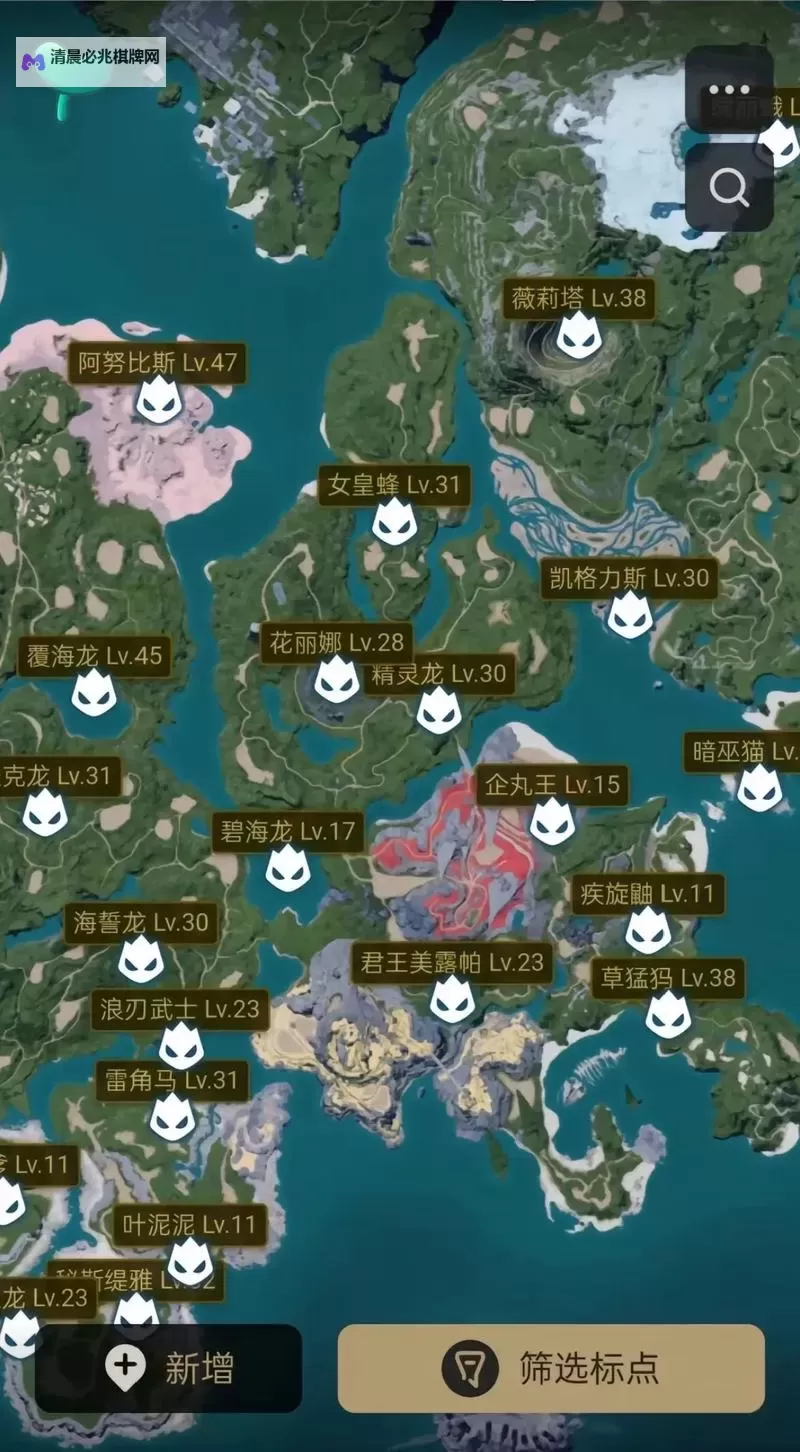Click the 凯格力斯 Lv.30 boss marker
800x1452 pixels.
[x=630, y=613]
